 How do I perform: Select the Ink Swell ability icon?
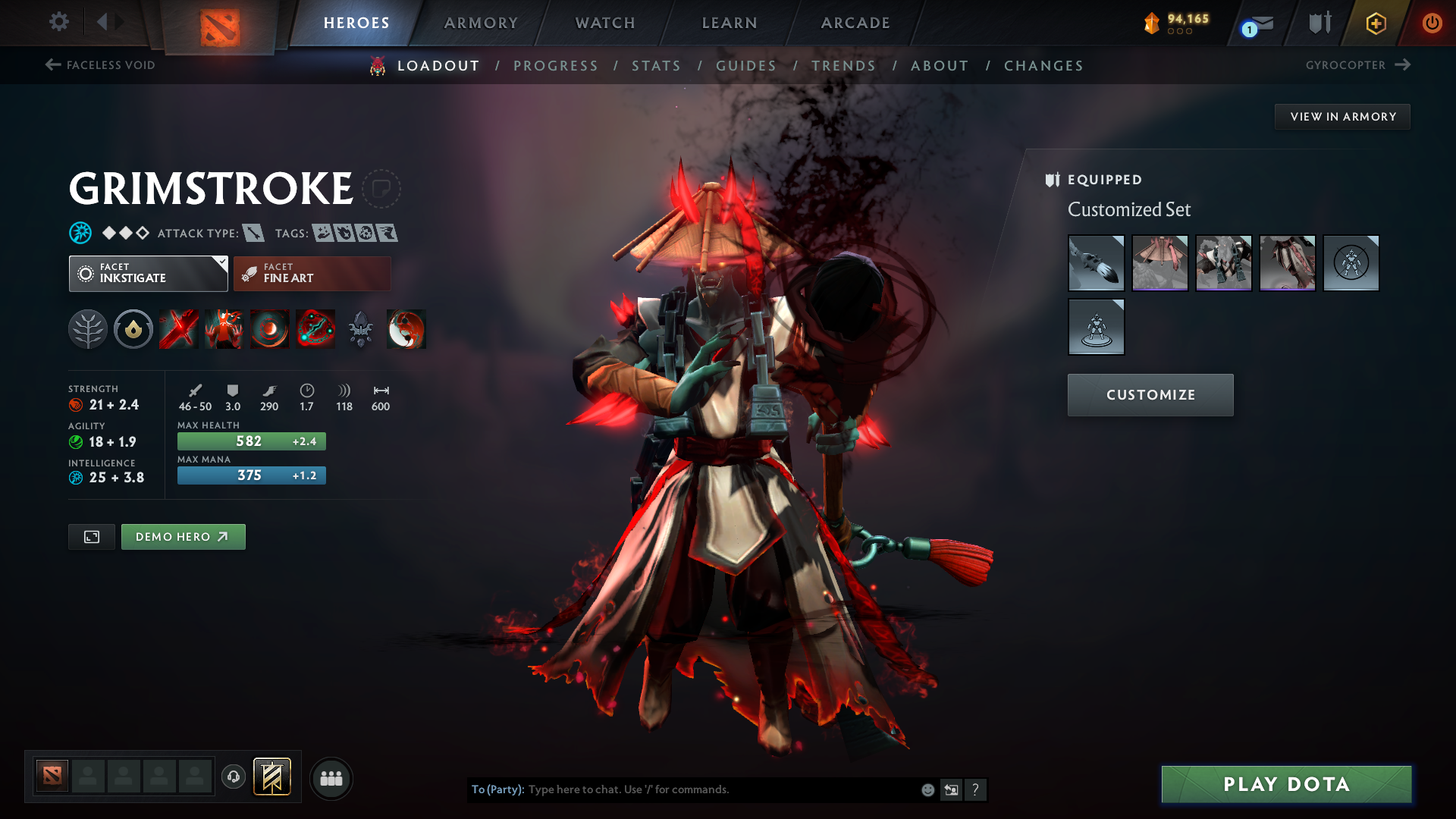(269, 329)
